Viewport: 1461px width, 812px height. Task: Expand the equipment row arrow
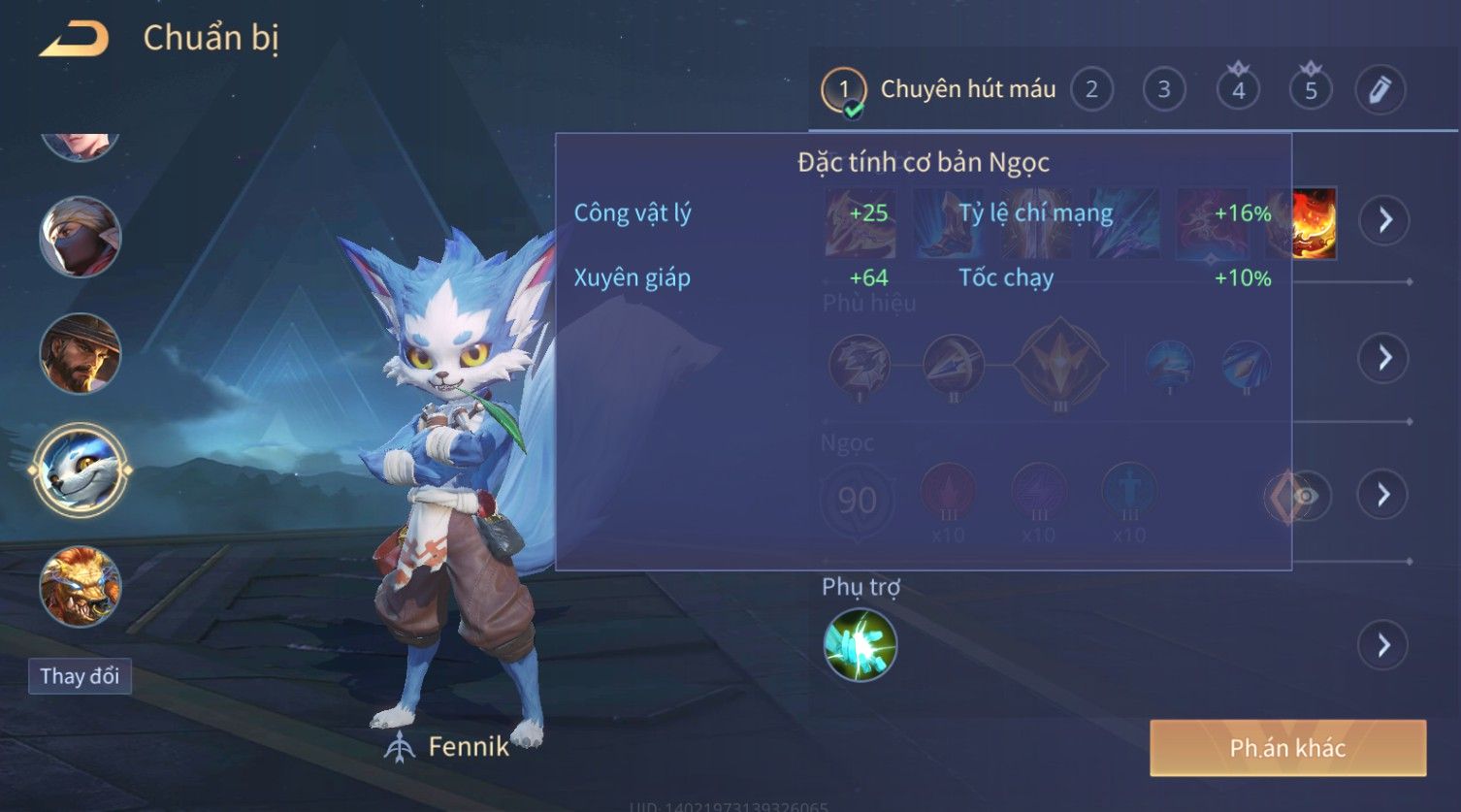tap(1383, 220)
